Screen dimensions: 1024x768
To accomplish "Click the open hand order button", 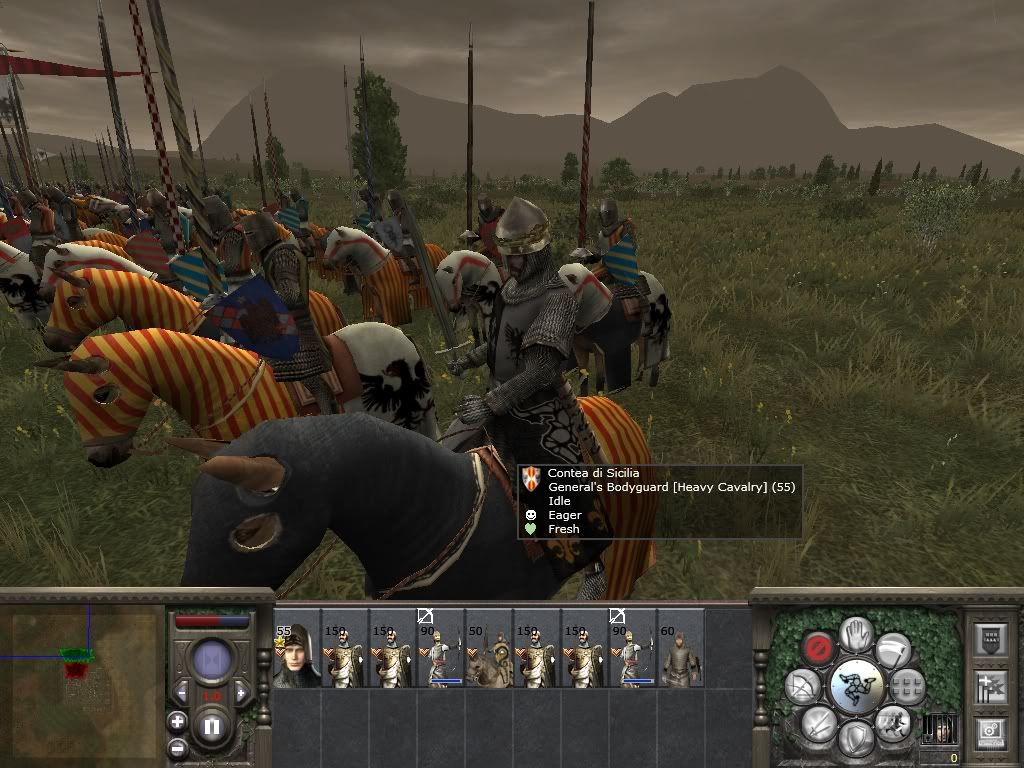I will tap(855, 633).
